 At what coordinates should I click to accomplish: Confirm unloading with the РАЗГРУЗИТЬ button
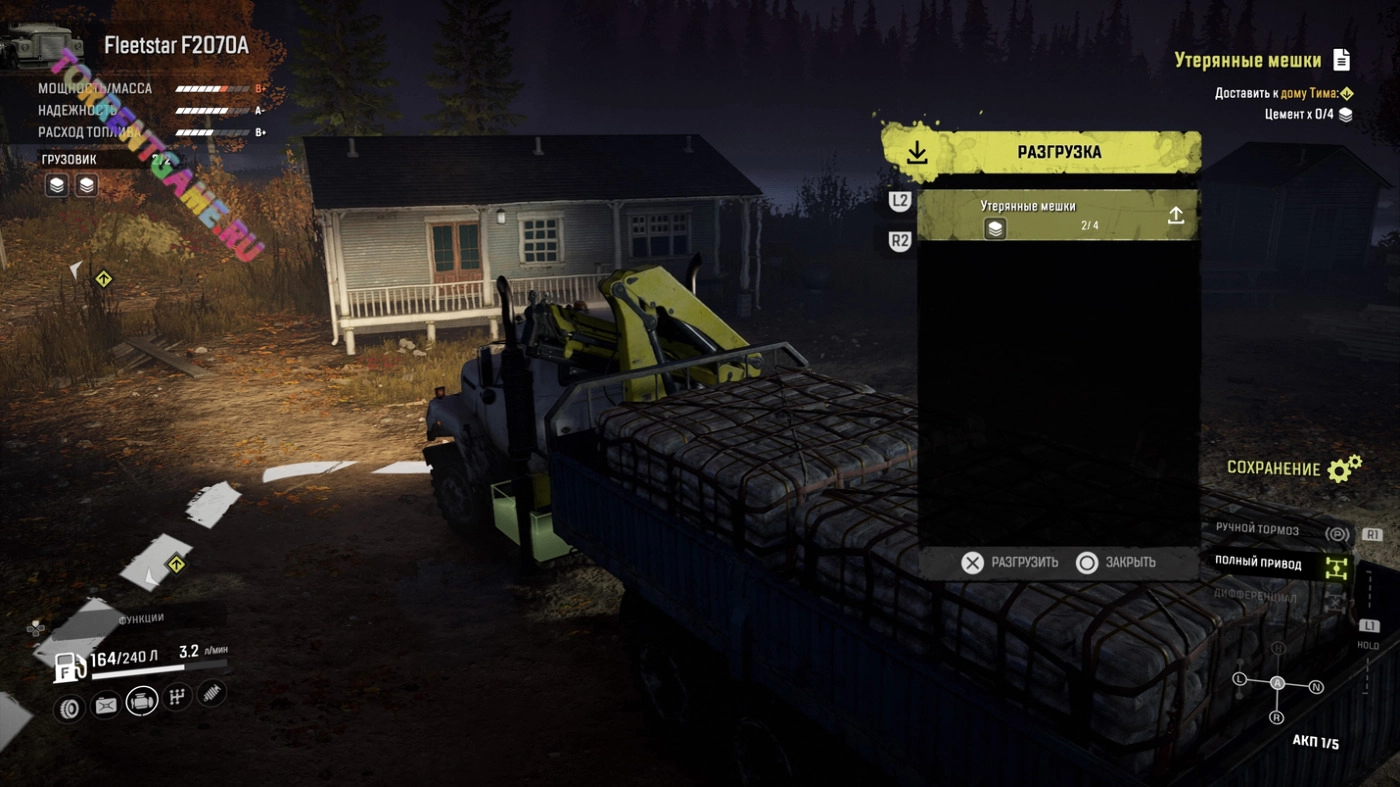tap(1010, 562)
